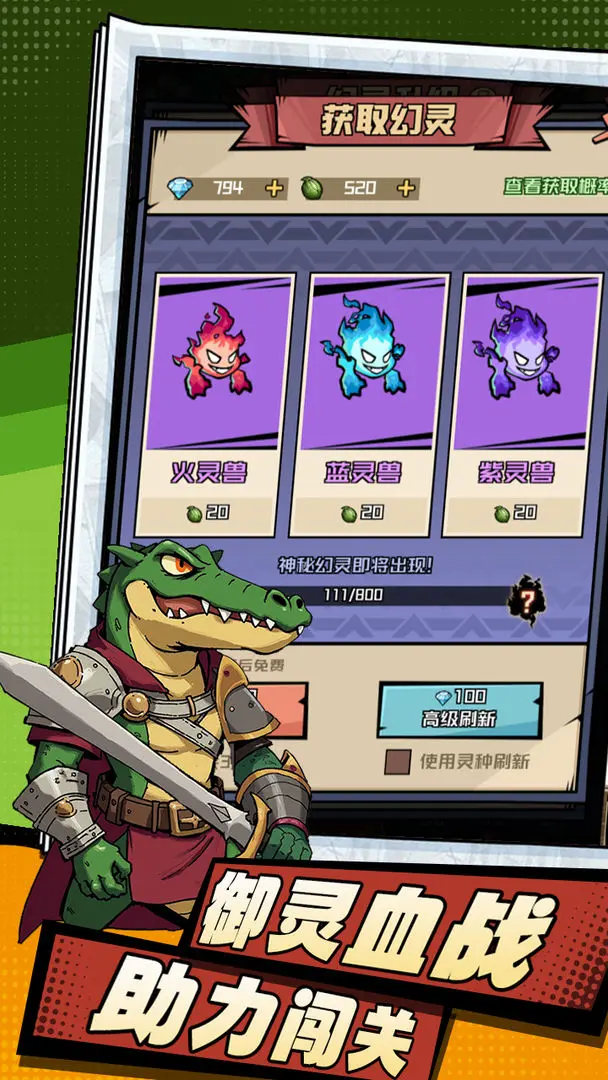Activate the 高级刷新 advanced refresh button
Screen dimensions: 608x1080
(459, 709)
